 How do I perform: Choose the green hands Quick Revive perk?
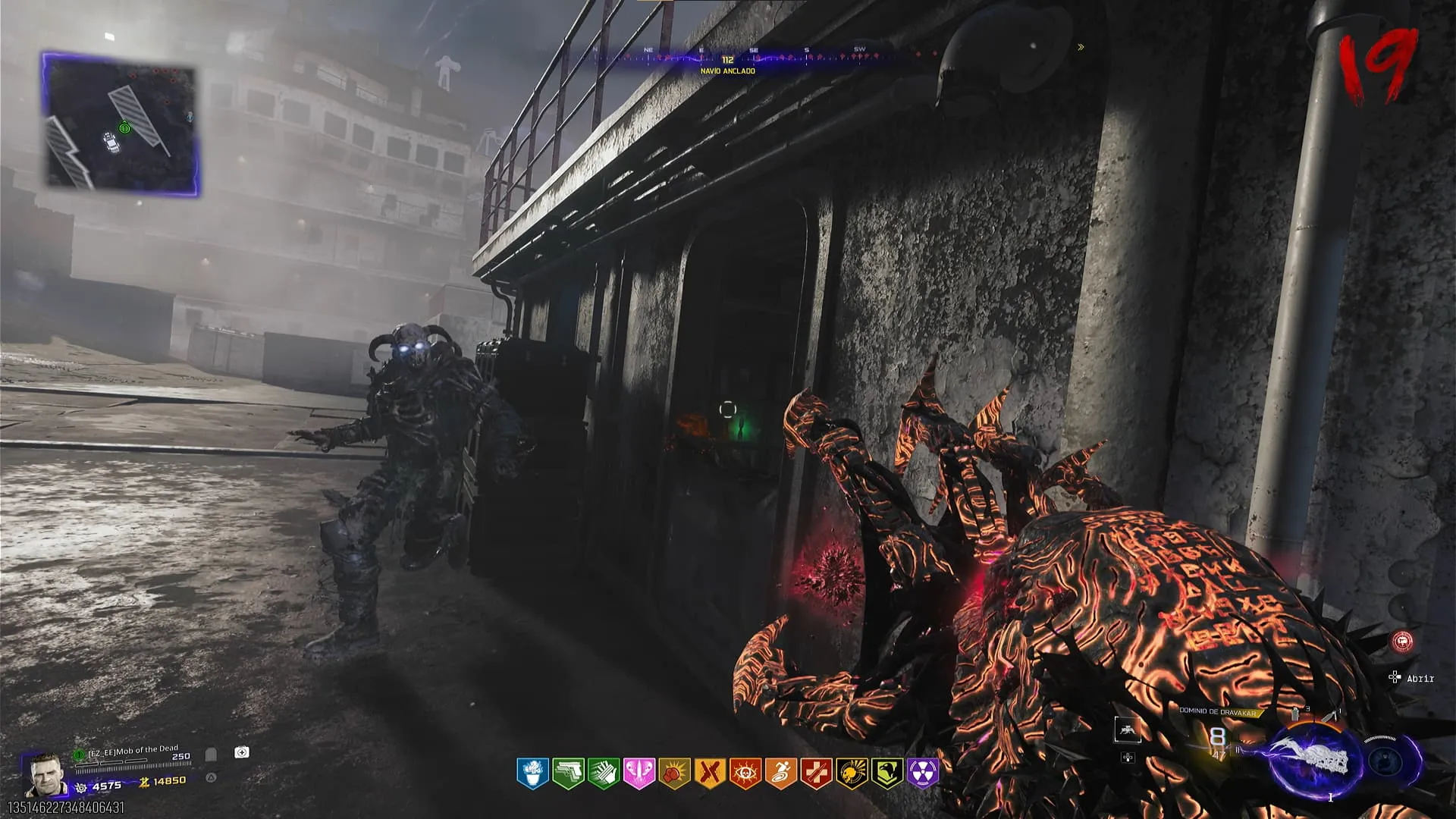[x=603, y=773]
